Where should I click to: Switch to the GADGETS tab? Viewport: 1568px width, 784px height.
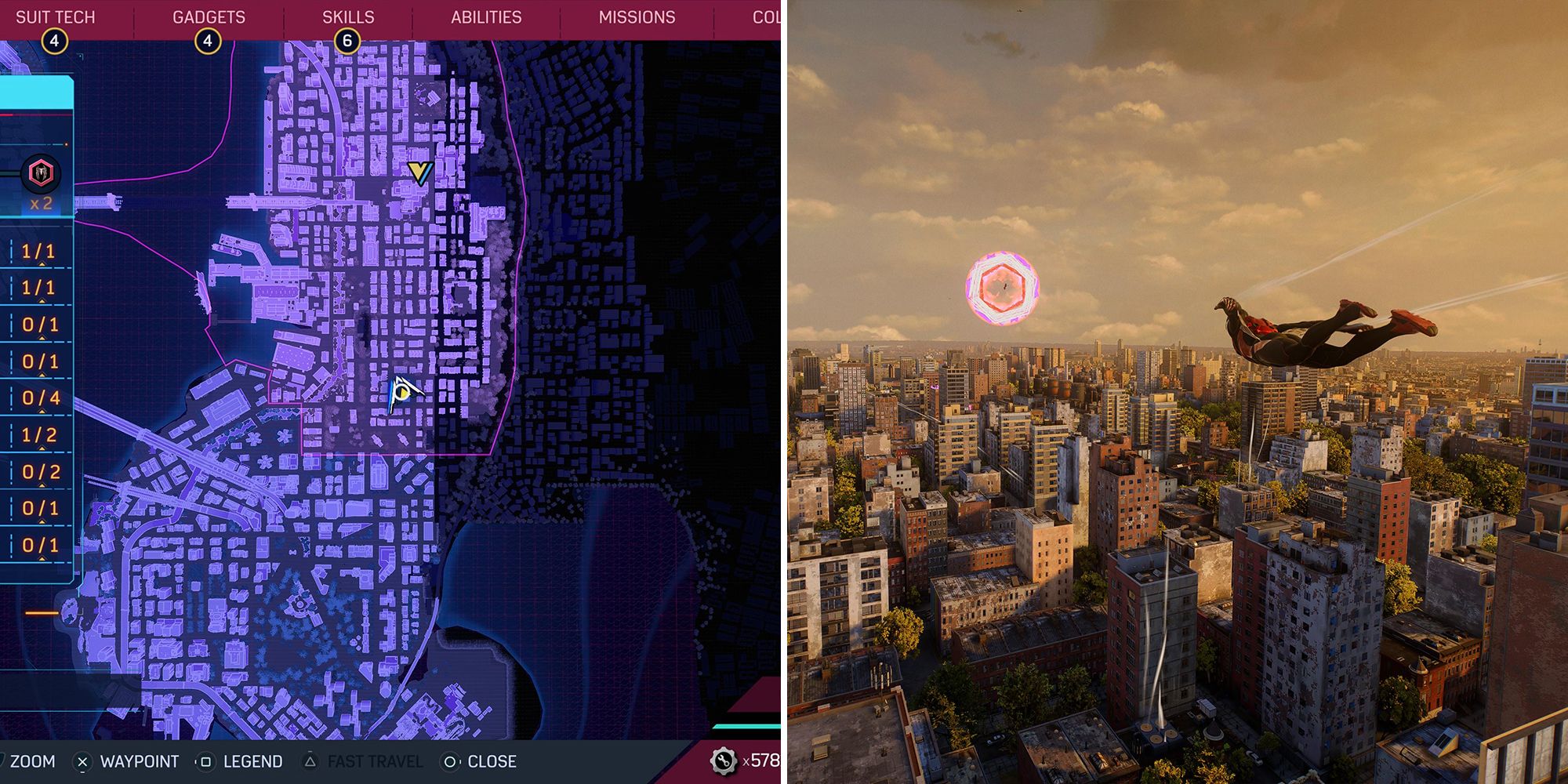click(x=209, y=16)
